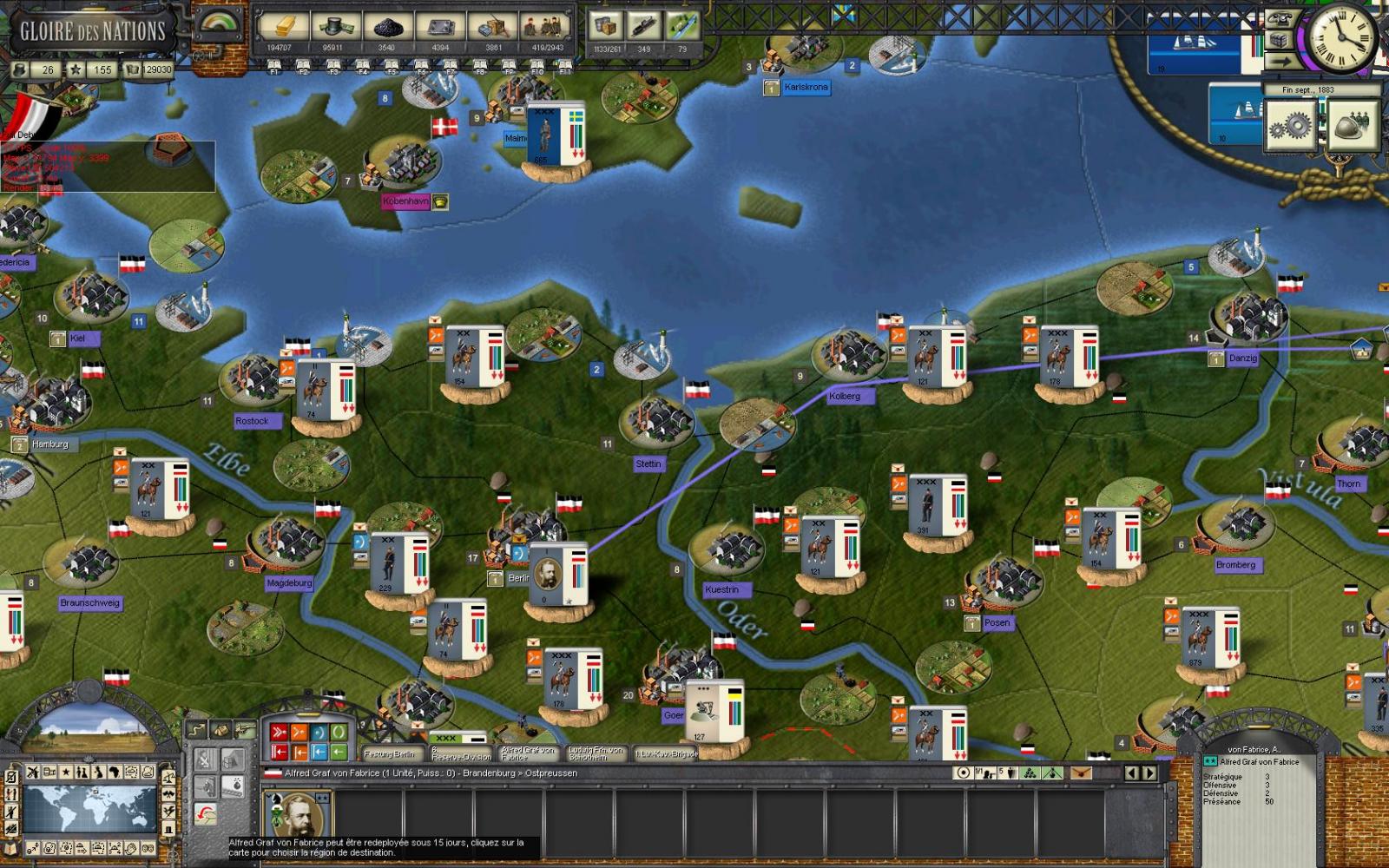Click the right arrow to cycle units
Image resolution: width=1389 pixels, height=868 pixels.
(x=1149, y=773)
